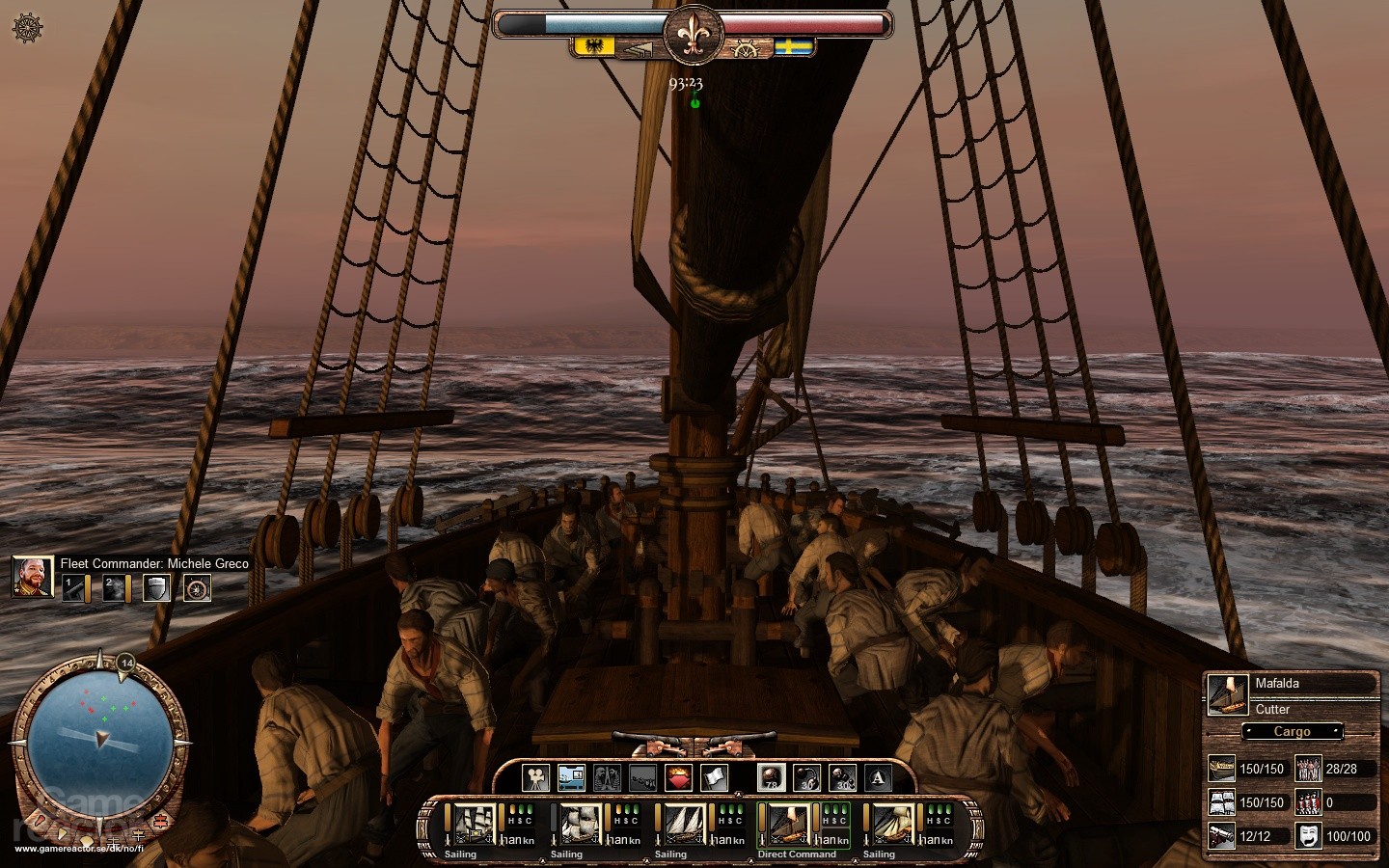Click the grappling hooks icon on the toolbar
The image size is (1389, 868).
[x=642, y=777]
